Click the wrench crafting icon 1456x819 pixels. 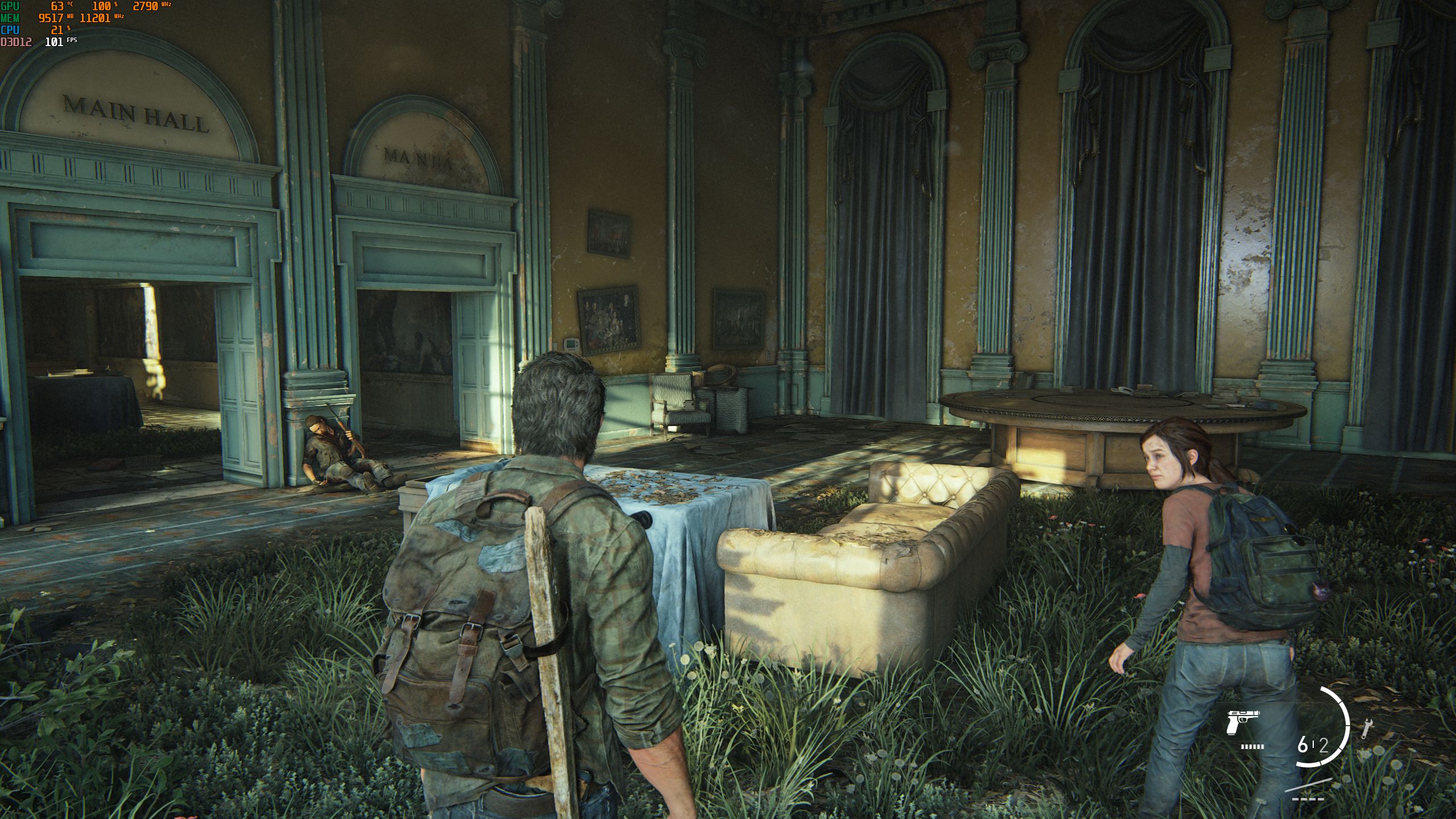(1365, 729)
